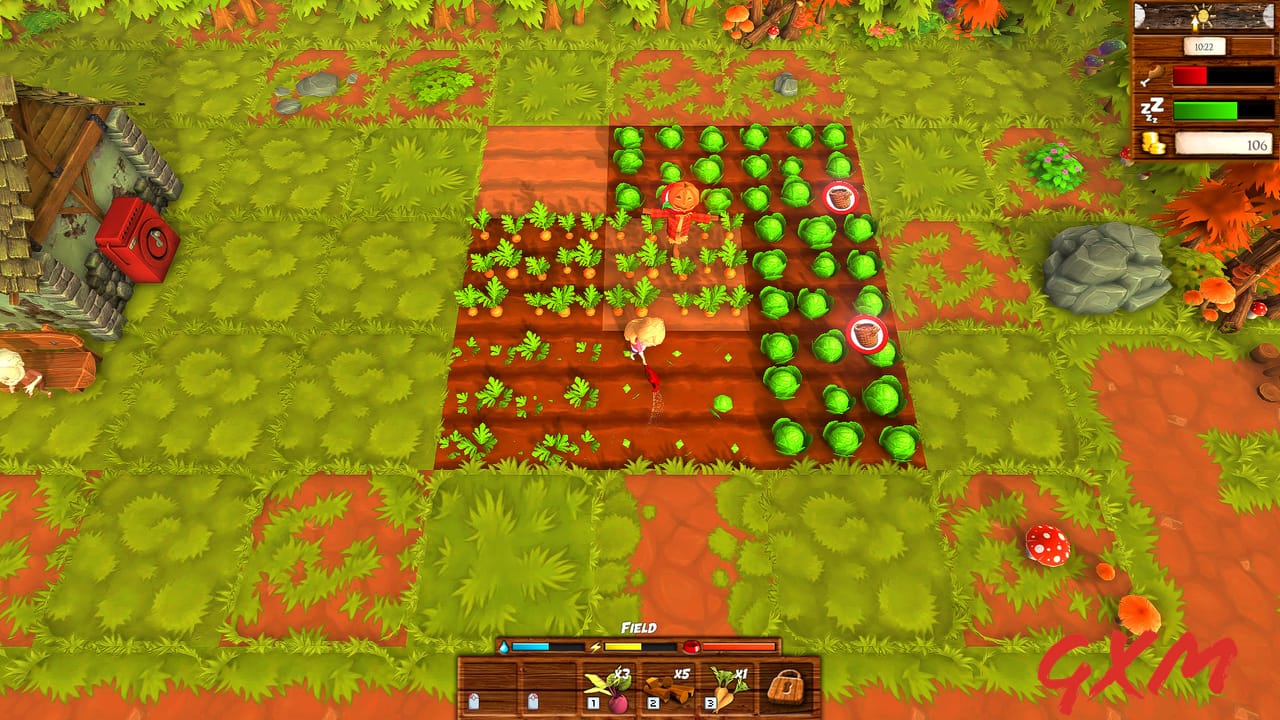Click the gold coins currency icon

coord(1152,142)
